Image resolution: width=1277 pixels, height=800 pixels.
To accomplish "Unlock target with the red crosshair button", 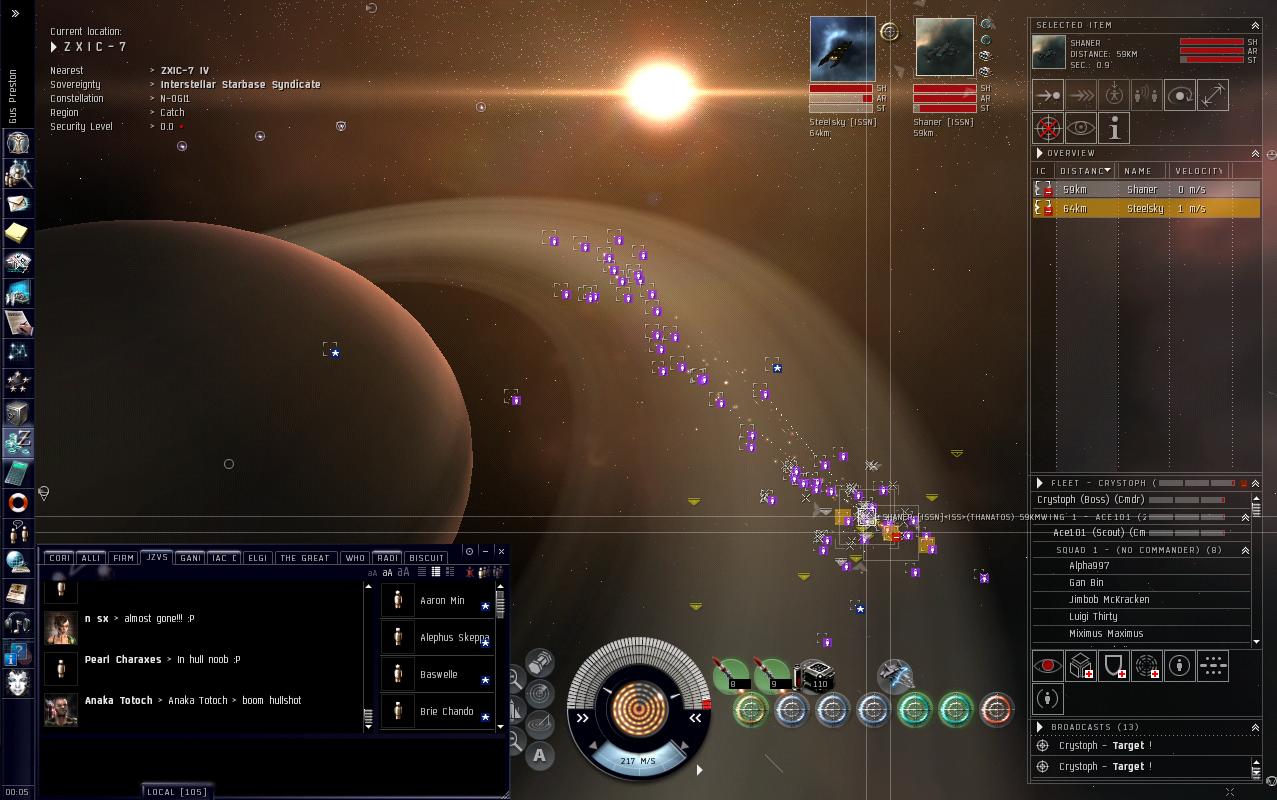I will tap(1048, 128).
